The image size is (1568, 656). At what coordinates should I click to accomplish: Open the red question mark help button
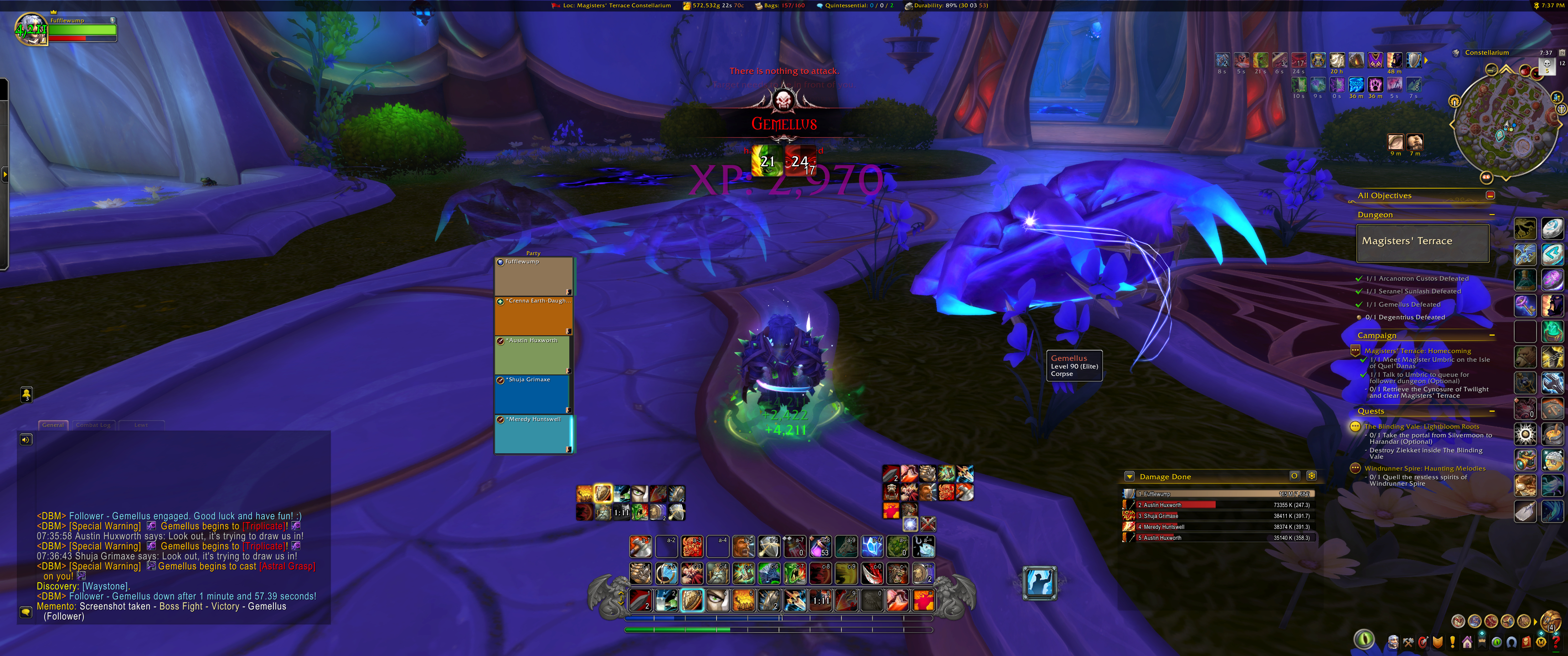click(1556, 642)
